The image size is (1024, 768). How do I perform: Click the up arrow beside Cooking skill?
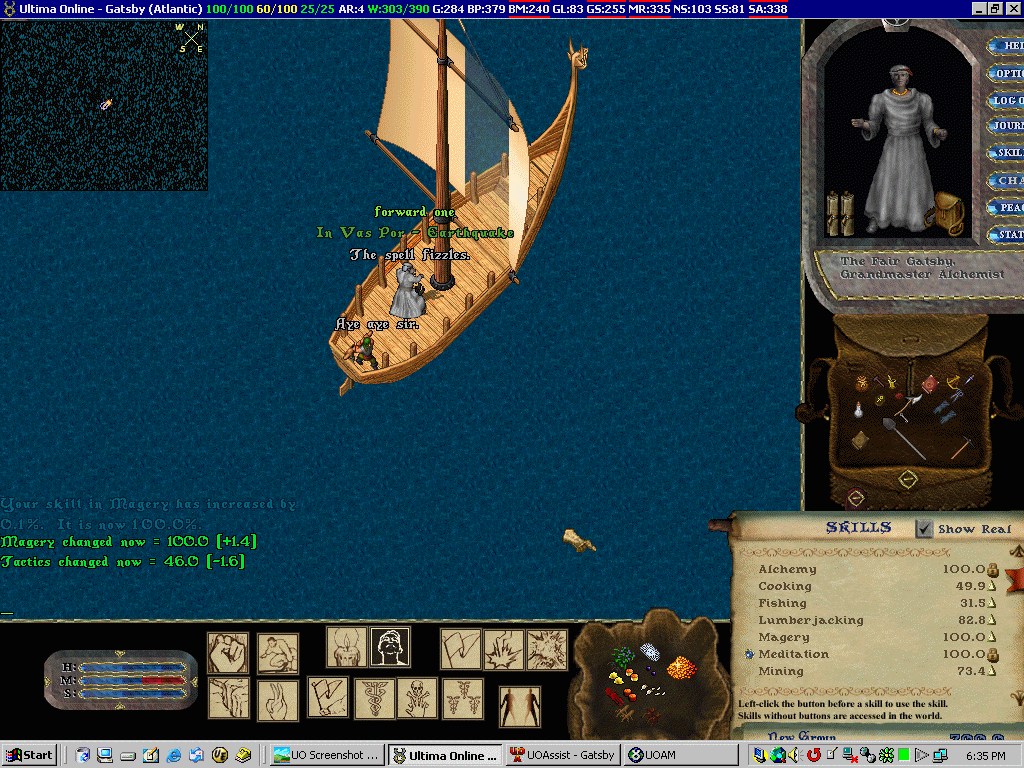click(x=993, y=587)
